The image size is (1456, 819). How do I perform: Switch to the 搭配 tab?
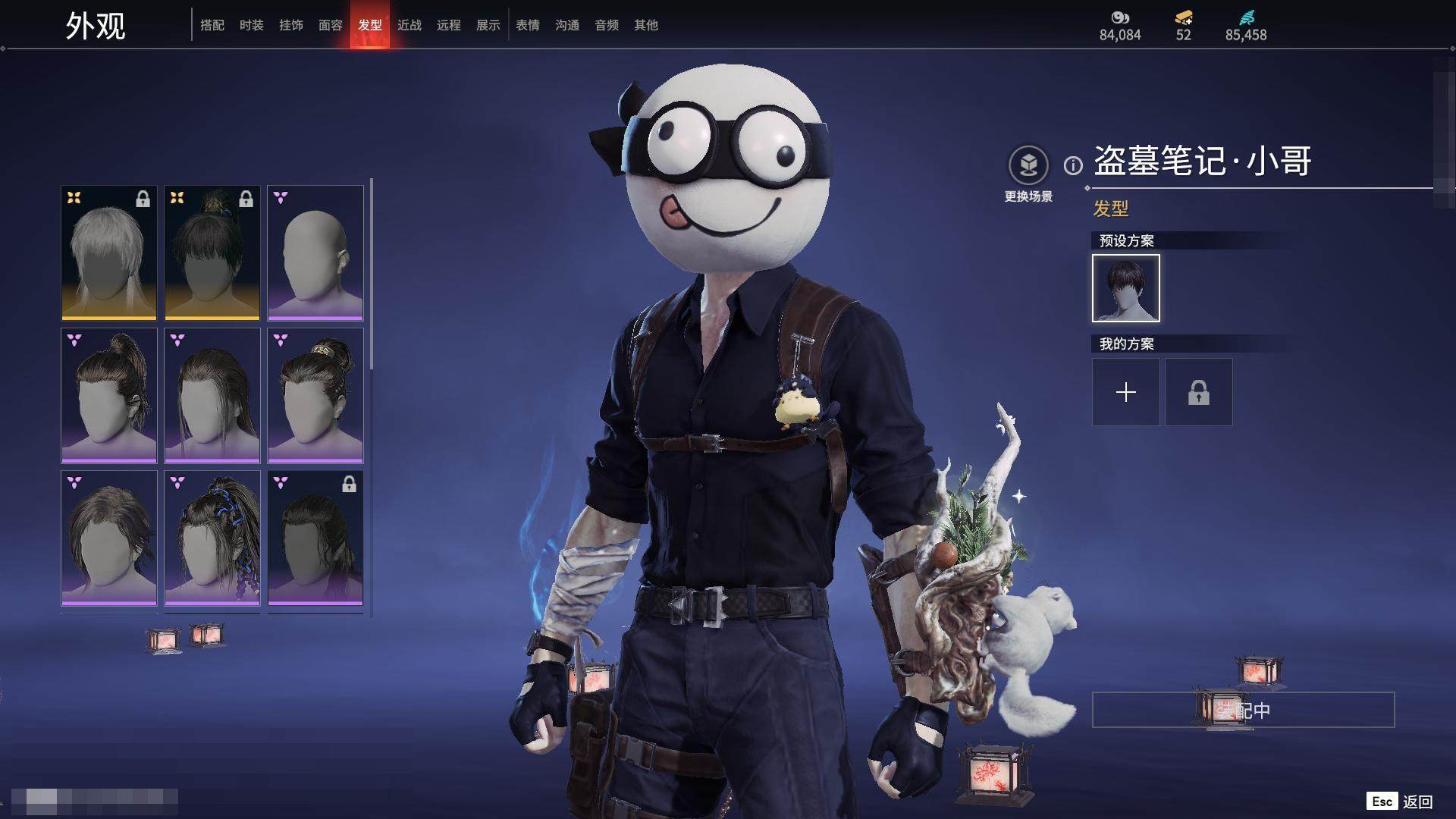point(212,25)
